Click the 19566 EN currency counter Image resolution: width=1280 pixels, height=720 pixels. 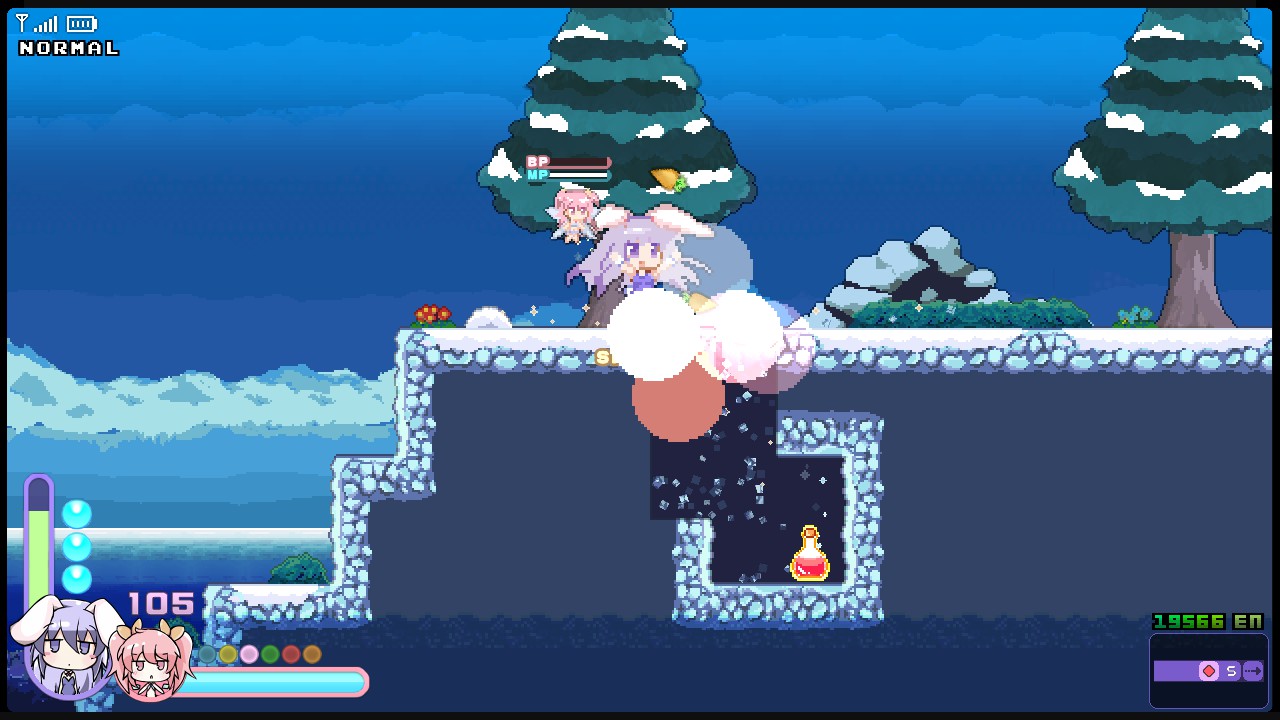(x=1207, y=619)
